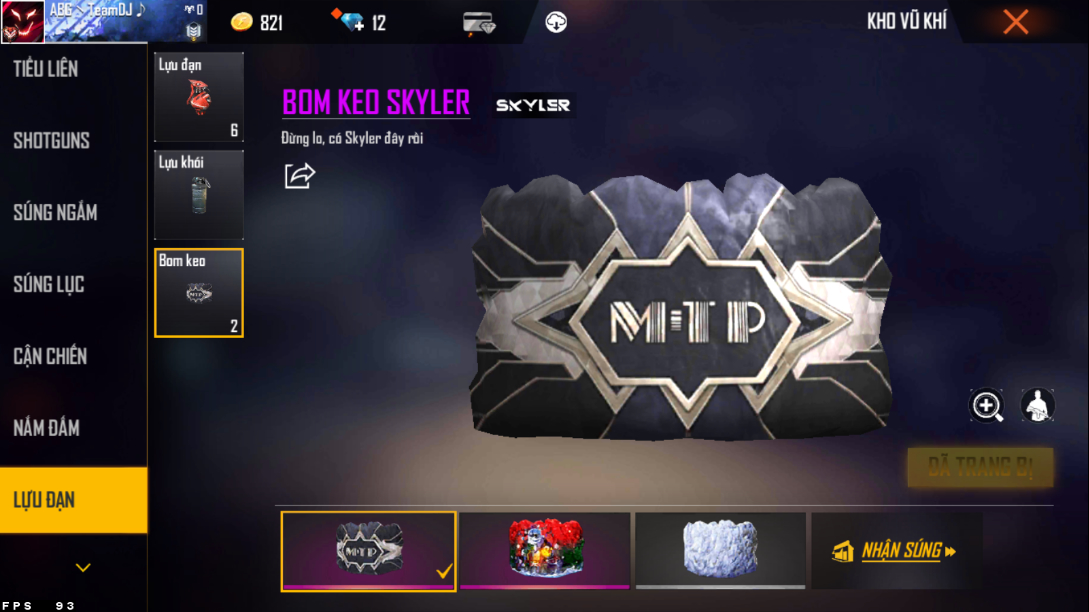The width and height of the screenshot is (1089, 612).
Task: Switch to the Tiểu Liên category
Action: (46, 69)
